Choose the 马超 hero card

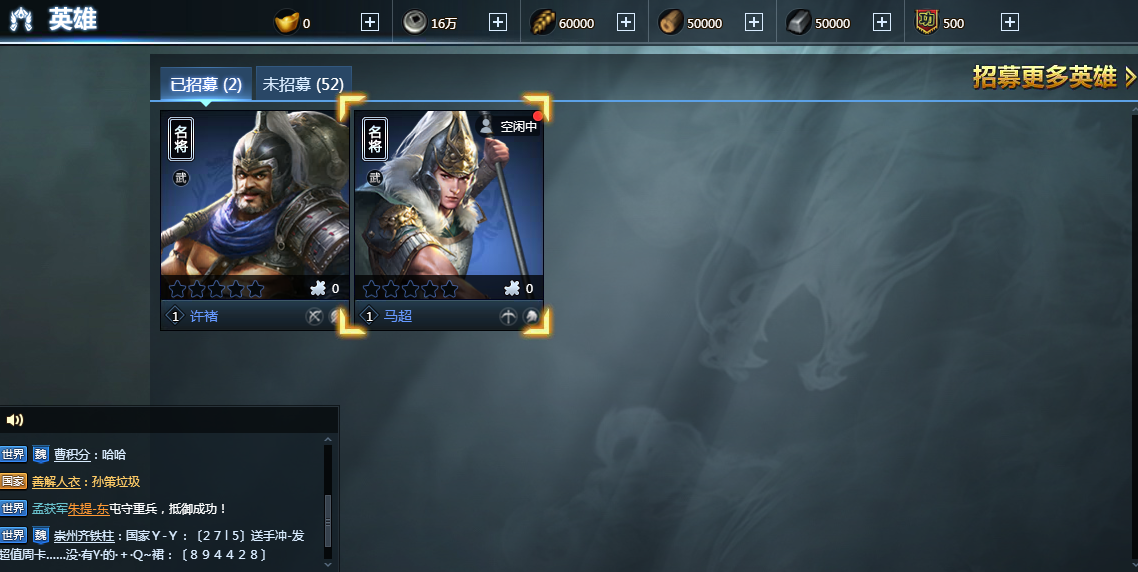point(449,205)
